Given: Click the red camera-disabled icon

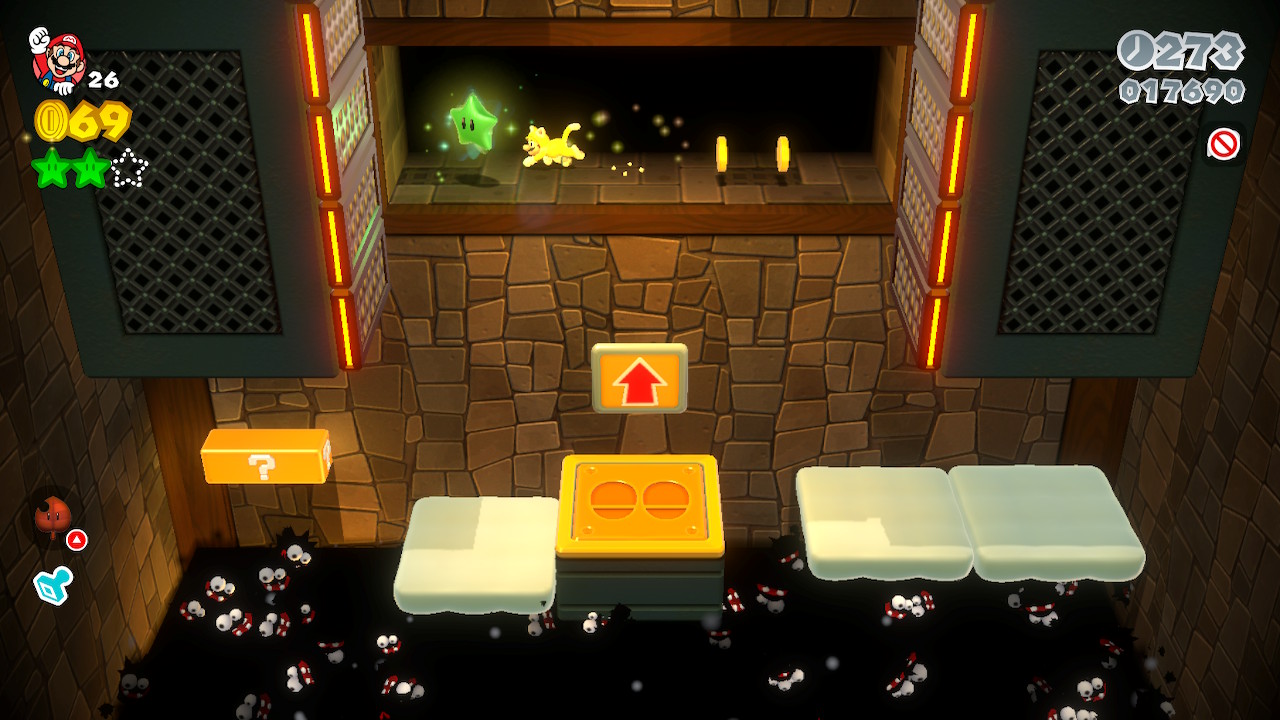Looking at the screenshot, I should [1223, 145].
